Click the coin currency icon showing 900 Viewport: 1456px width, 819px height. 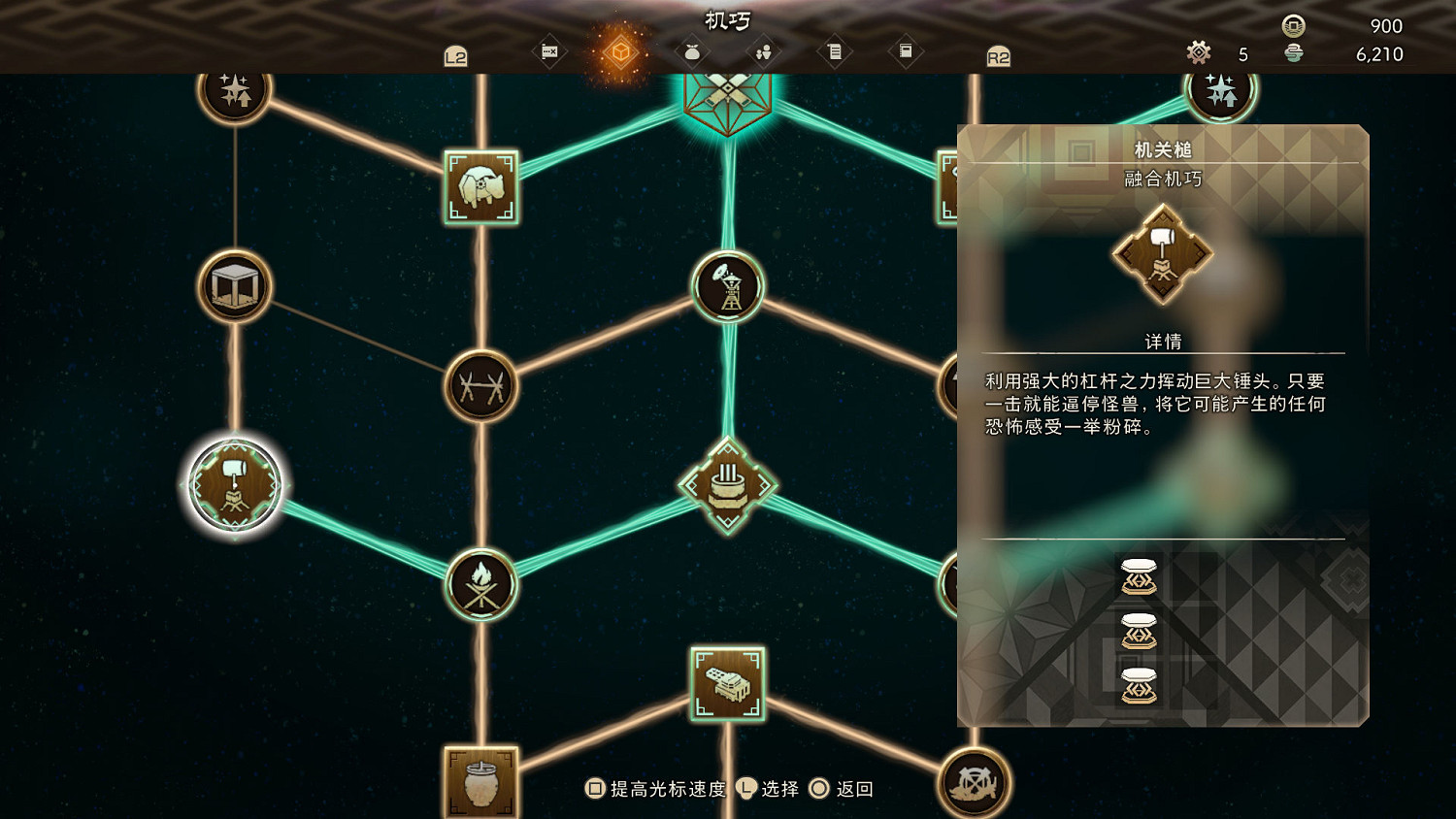(x=1292, y=25)
